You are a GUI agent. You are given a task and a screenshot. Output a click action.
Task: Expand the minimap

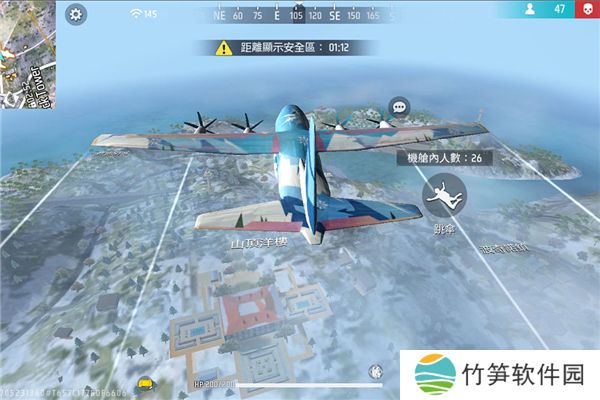click(x=29, y=52)
